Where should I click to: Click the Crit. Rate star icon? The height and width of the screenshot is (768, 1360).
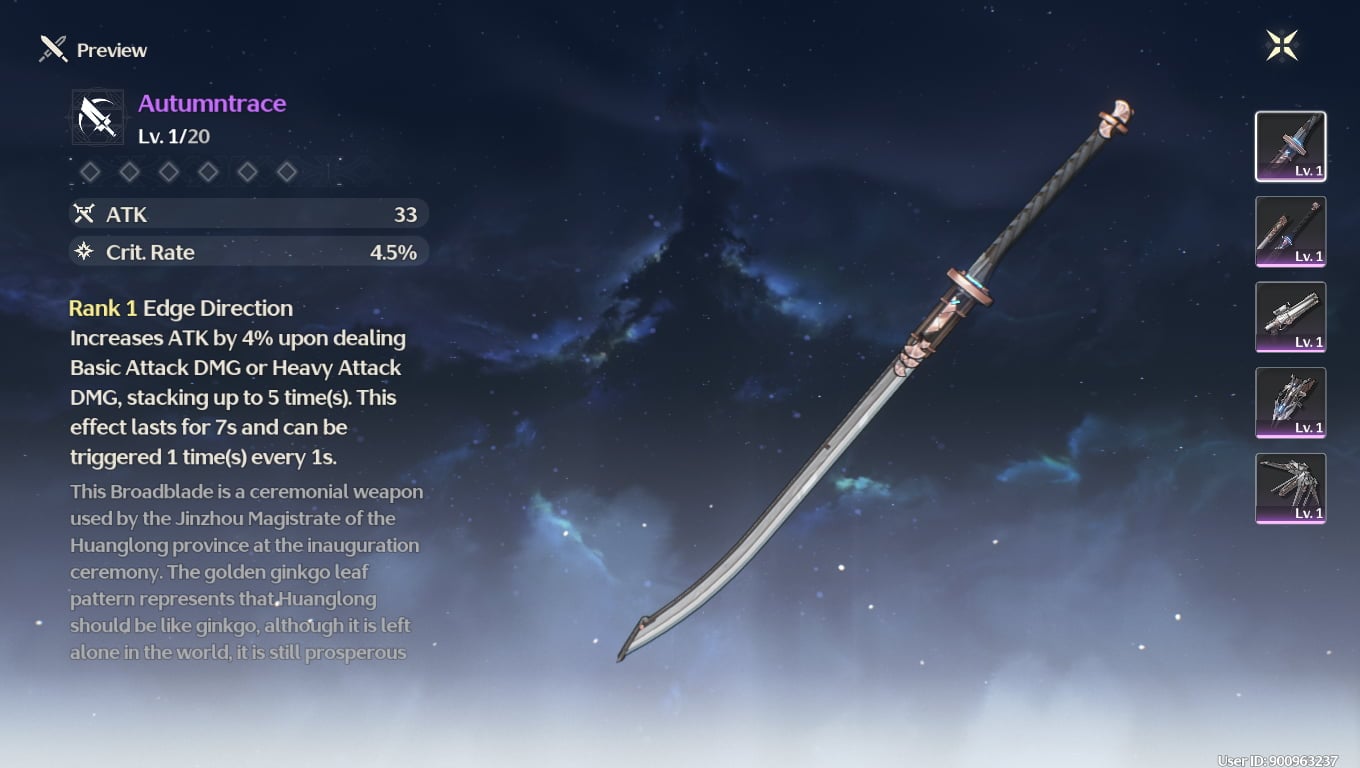pyautogui.click(x=86, y=252)
